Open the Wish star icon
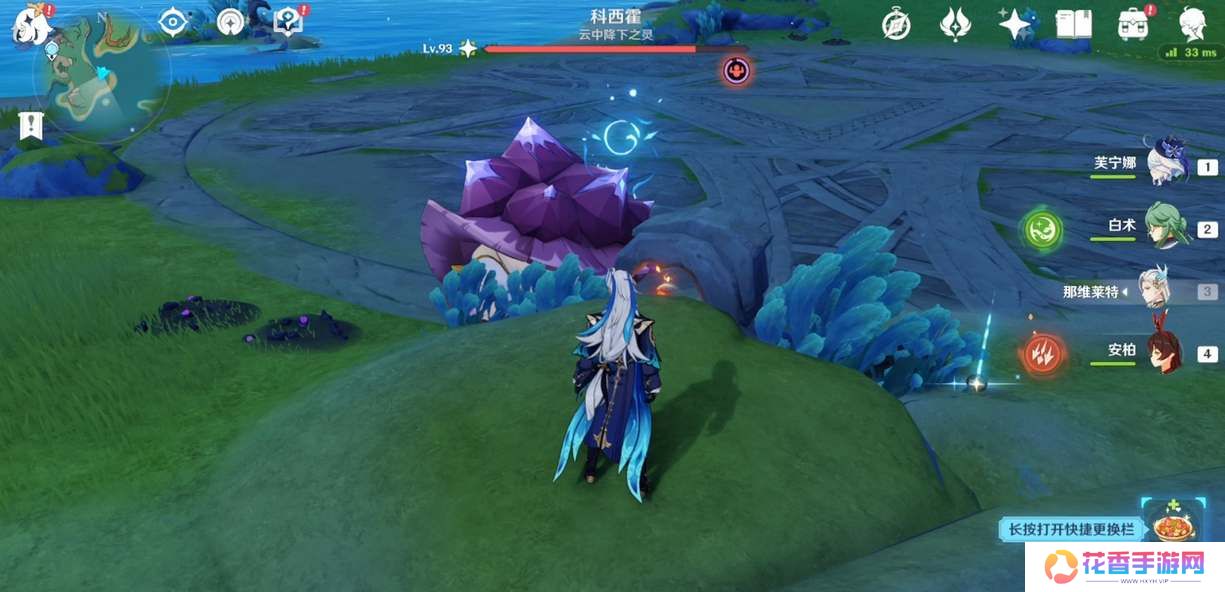This screenshot has height=592, width=1225. (1015, 24)
